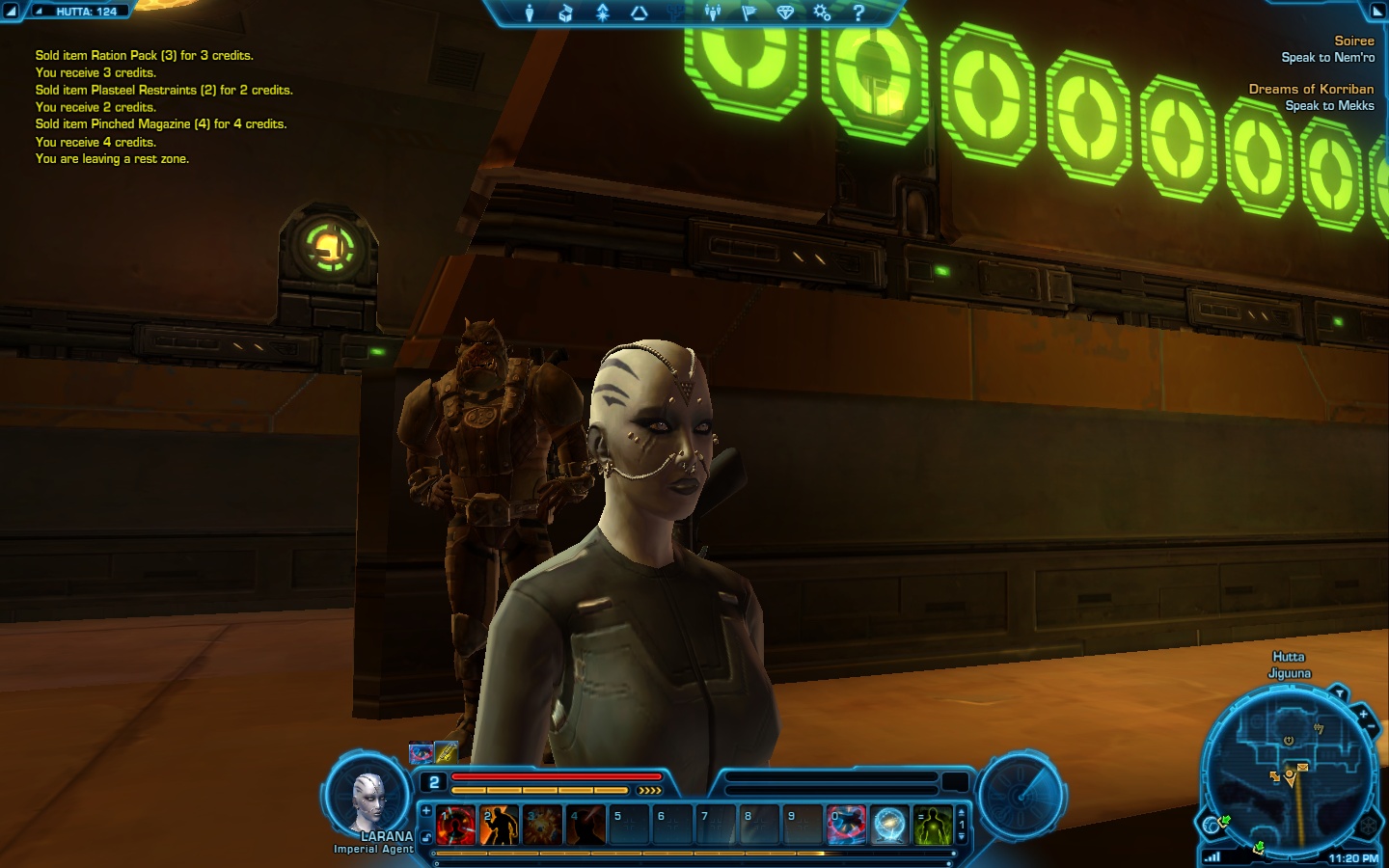
Task: Open the social window with three figures
Action: (x=713, y=13)
